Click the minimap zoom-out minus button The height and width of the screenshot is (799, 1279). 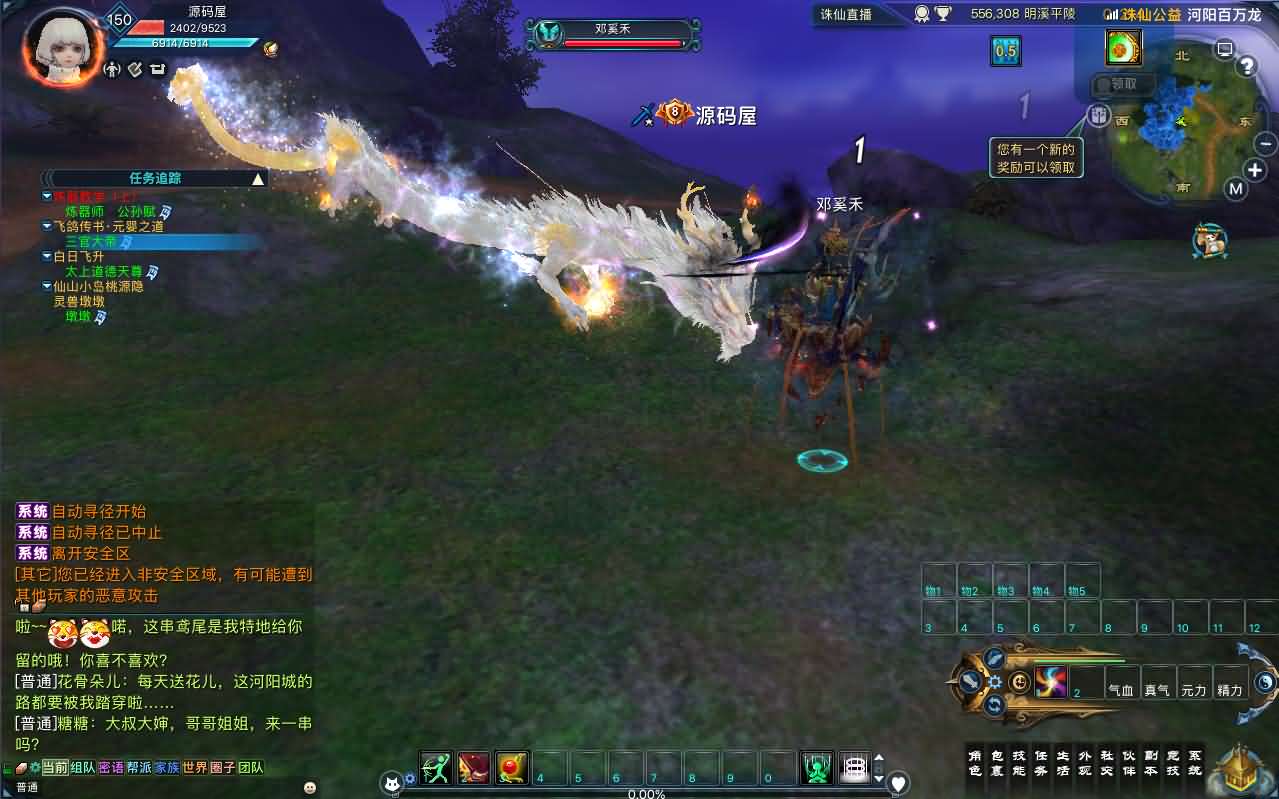1265,143
